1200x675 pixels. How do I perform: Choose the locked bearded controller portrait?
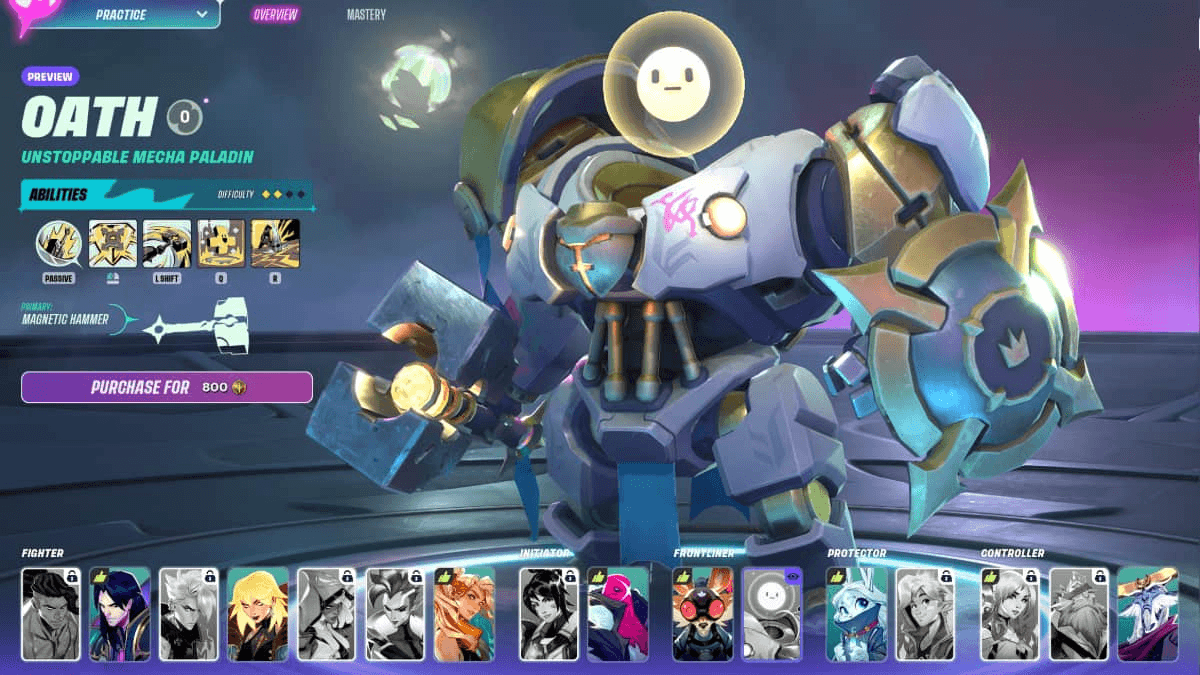point(1079,614)
